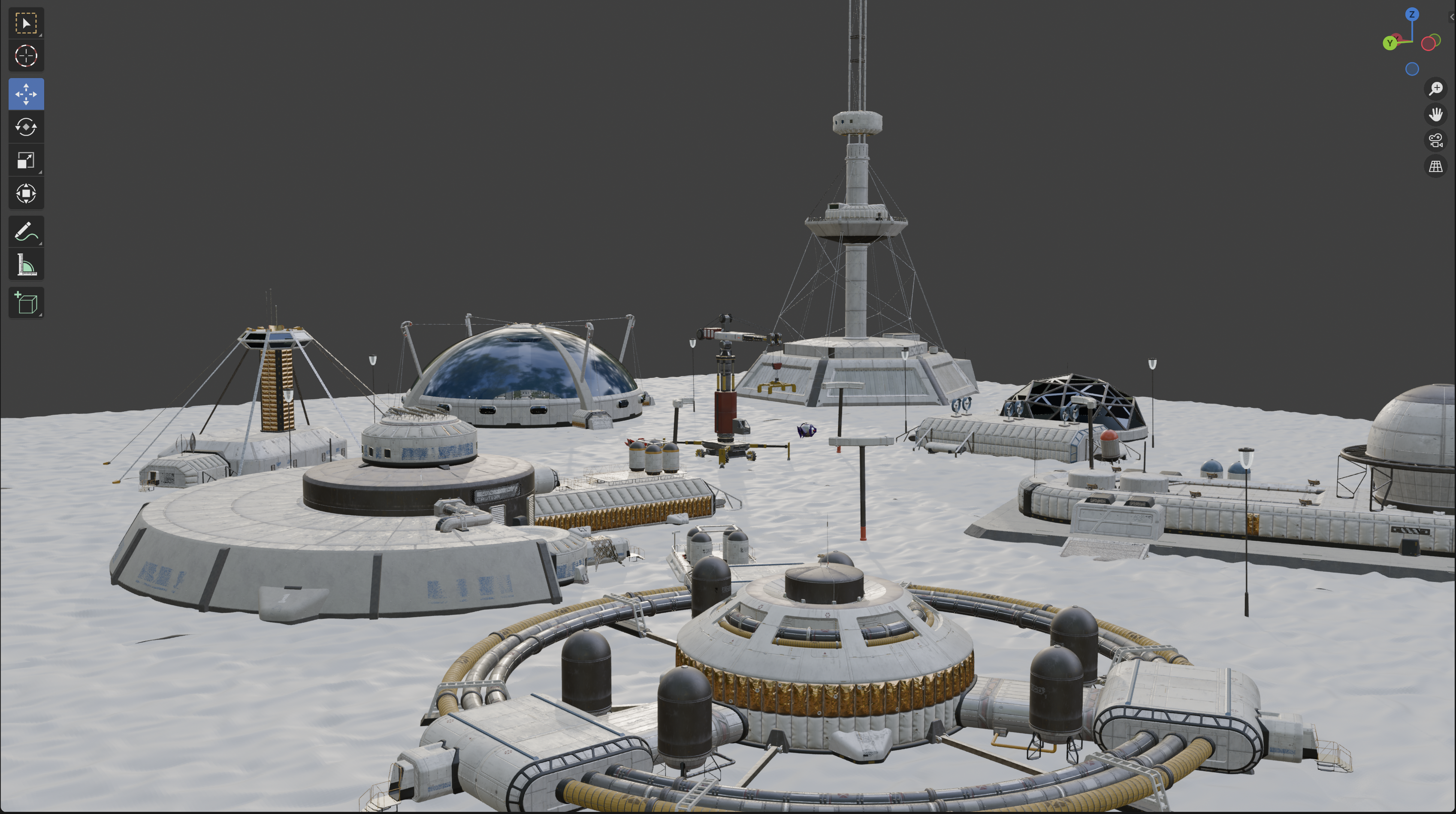Choose the 3D Cursor tool
This screenshot has height=814, width=1456.
pos(26,56)
